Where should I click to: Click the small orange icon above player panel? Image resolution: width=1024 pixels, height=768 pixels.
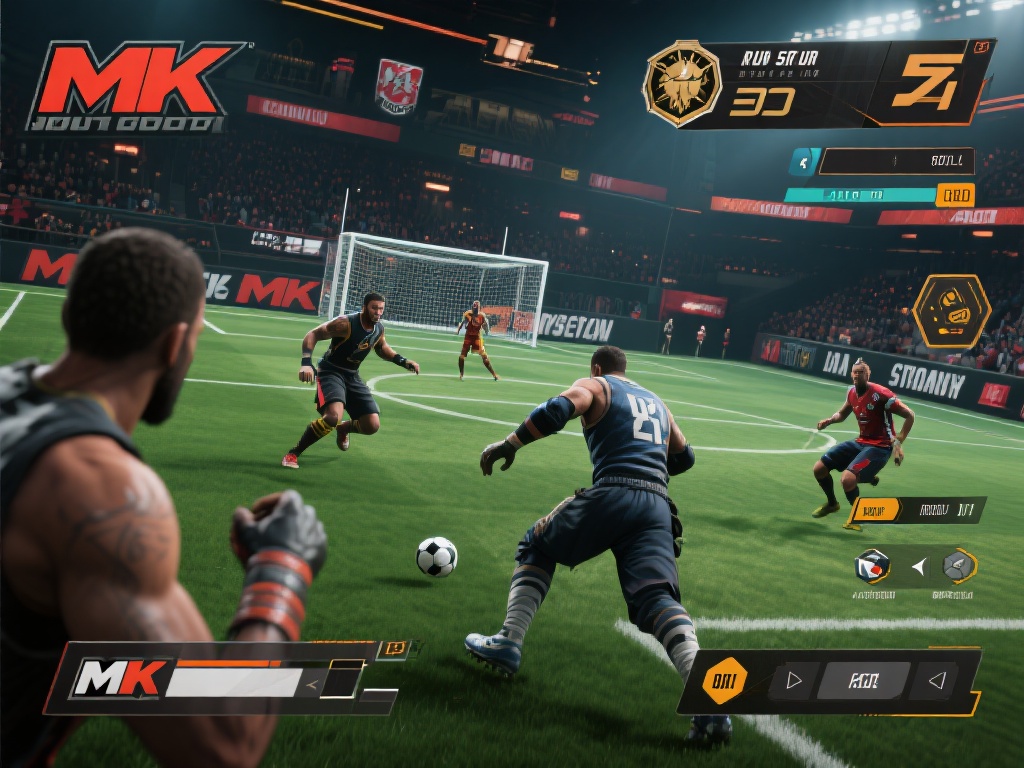coord(396,648)
